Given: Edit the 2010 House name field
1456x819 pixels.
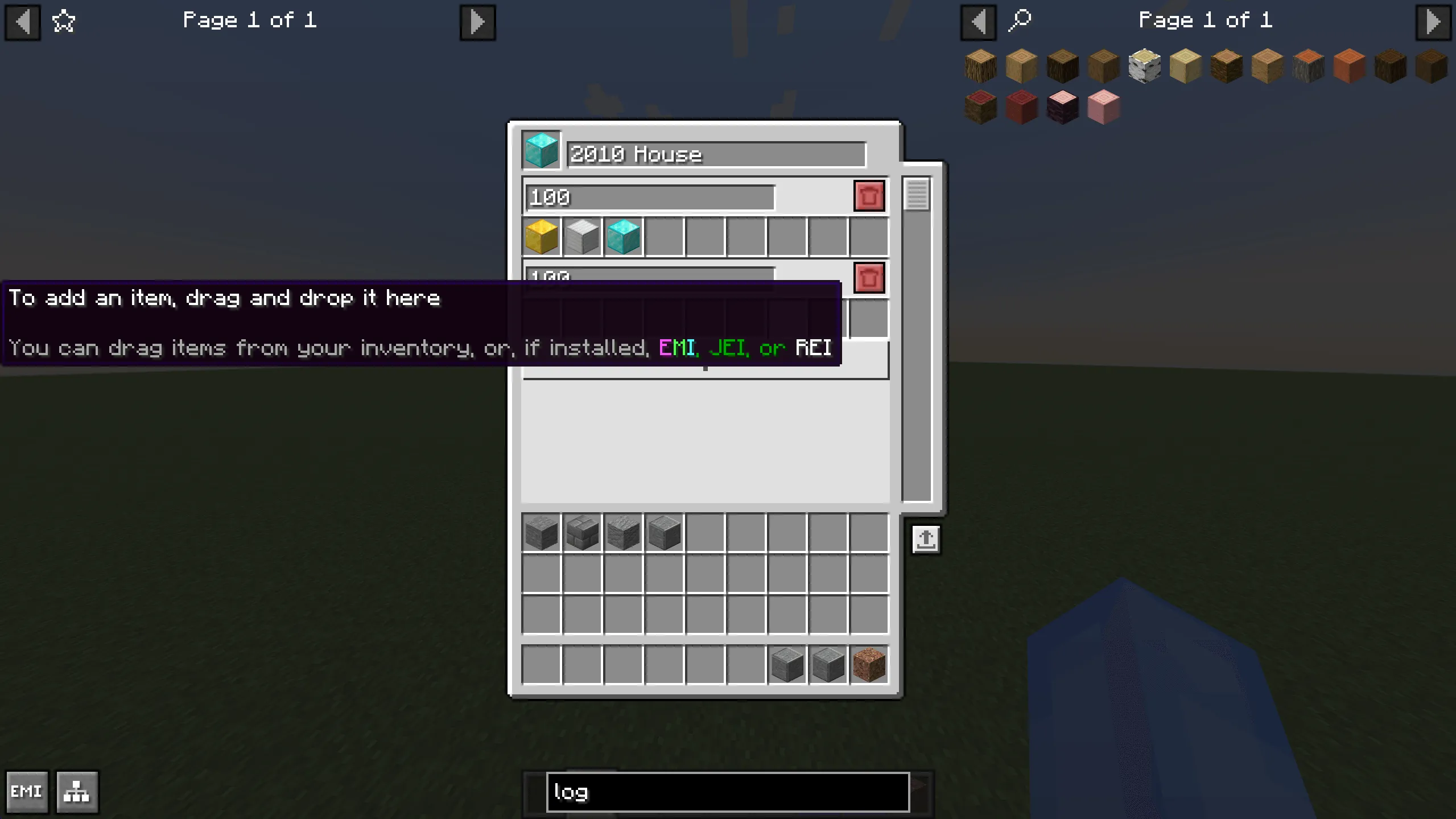Looking at the screenshot, I should [714, 154].
